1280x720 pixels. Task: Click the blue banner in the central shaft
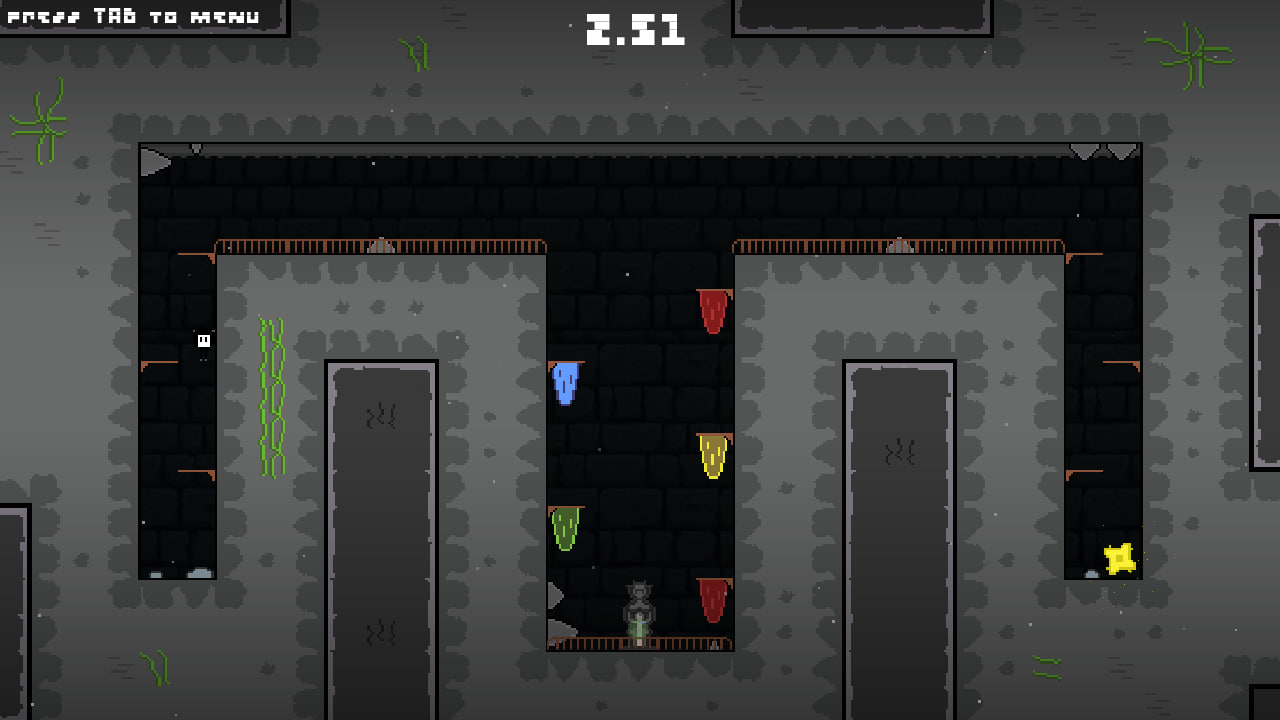565,383
